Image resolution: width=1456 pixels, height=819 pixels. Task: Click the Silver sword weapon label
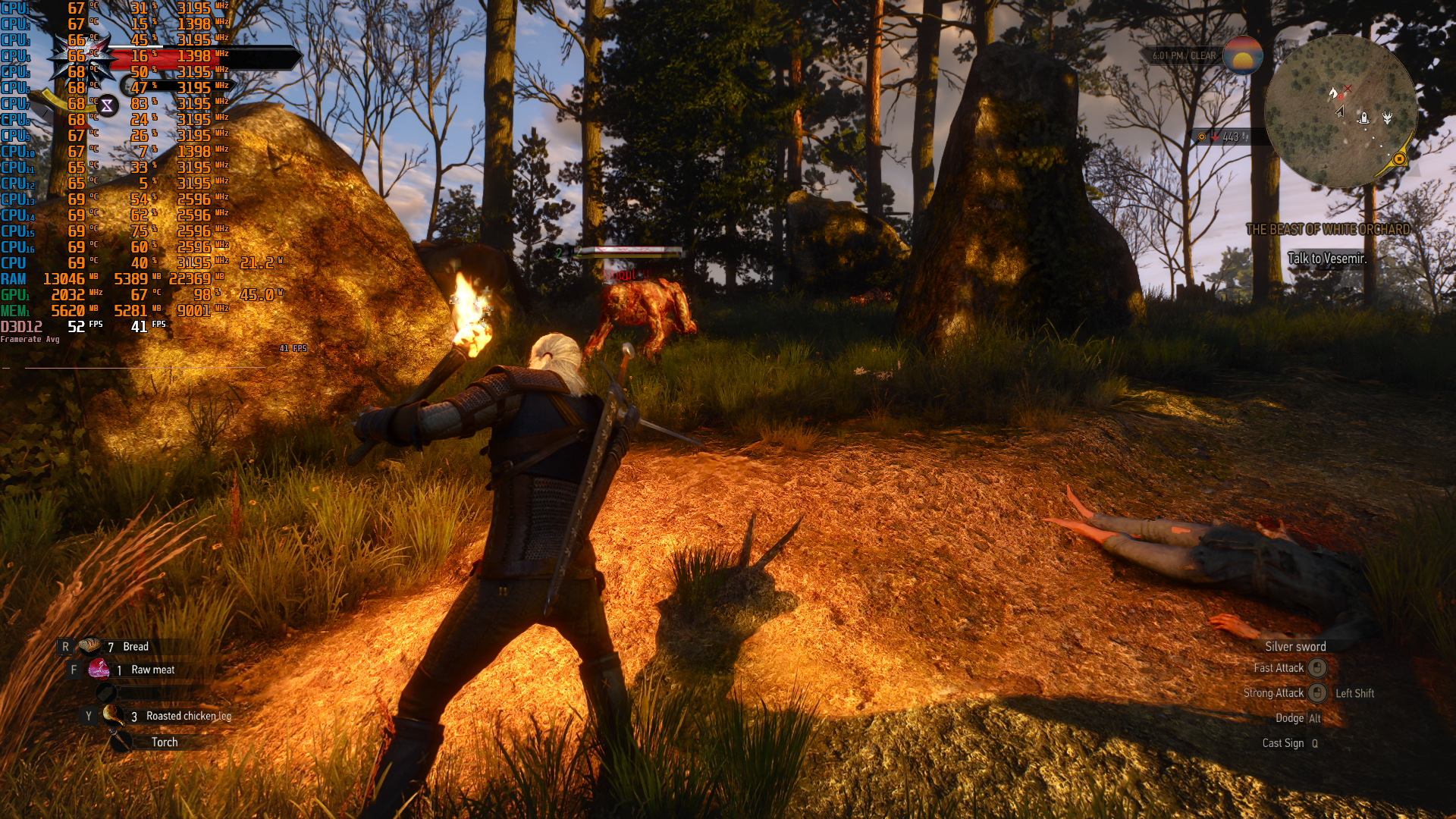coord(1295,646)
